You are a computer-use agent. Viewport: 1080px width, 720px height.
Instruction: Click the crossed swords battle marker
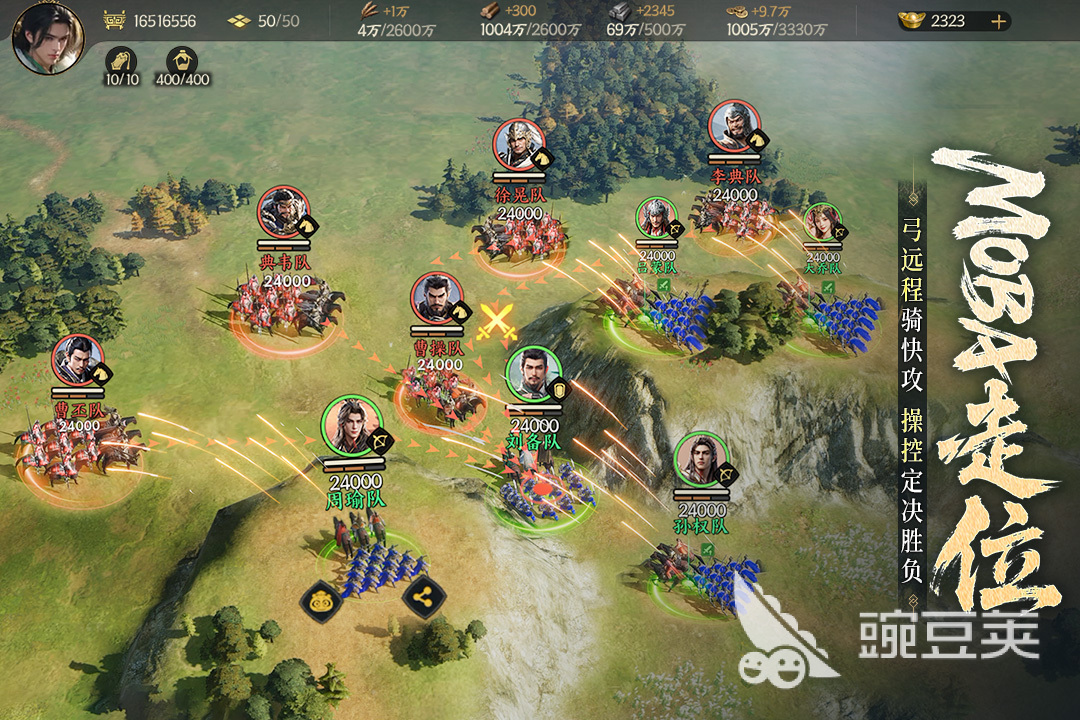pyautogui.click(x=496, y=322)
